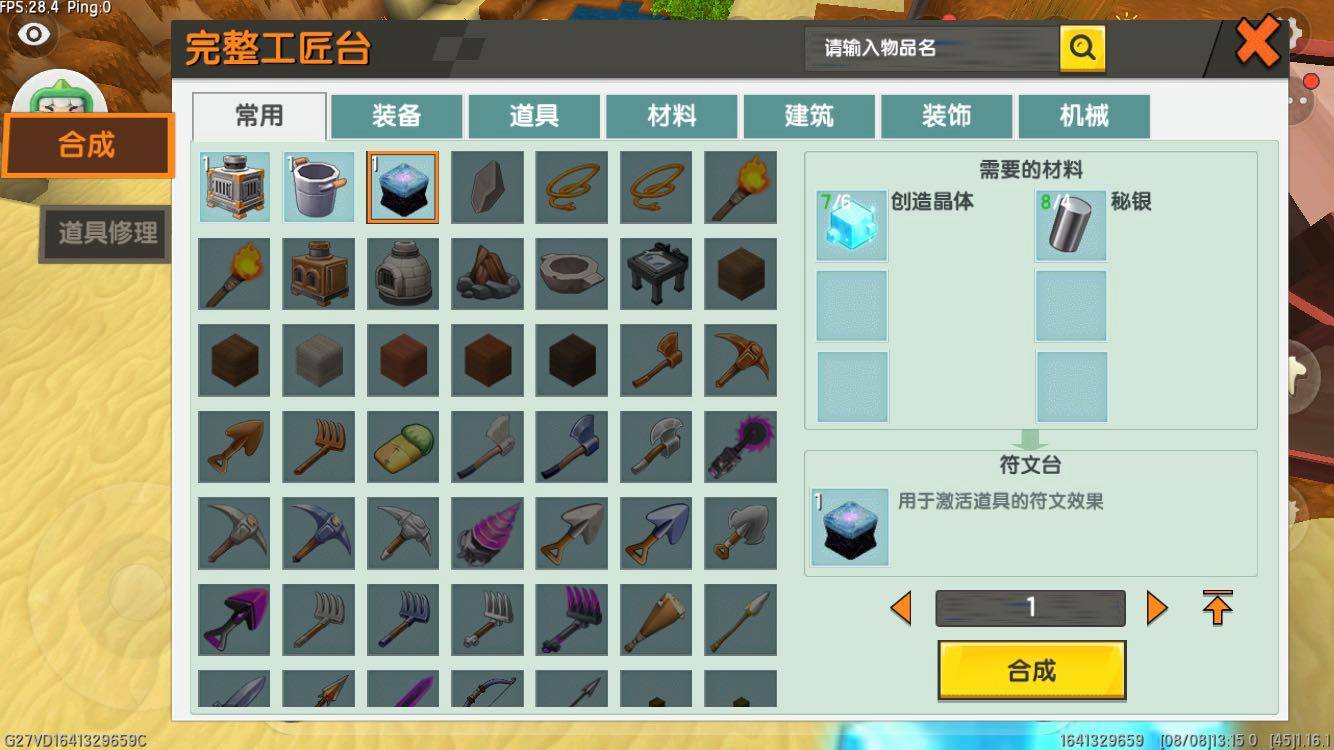Select the highlighted 符文台 recipe icon
The width and height of the screenshot is (1334, 750).
[402, 187]
